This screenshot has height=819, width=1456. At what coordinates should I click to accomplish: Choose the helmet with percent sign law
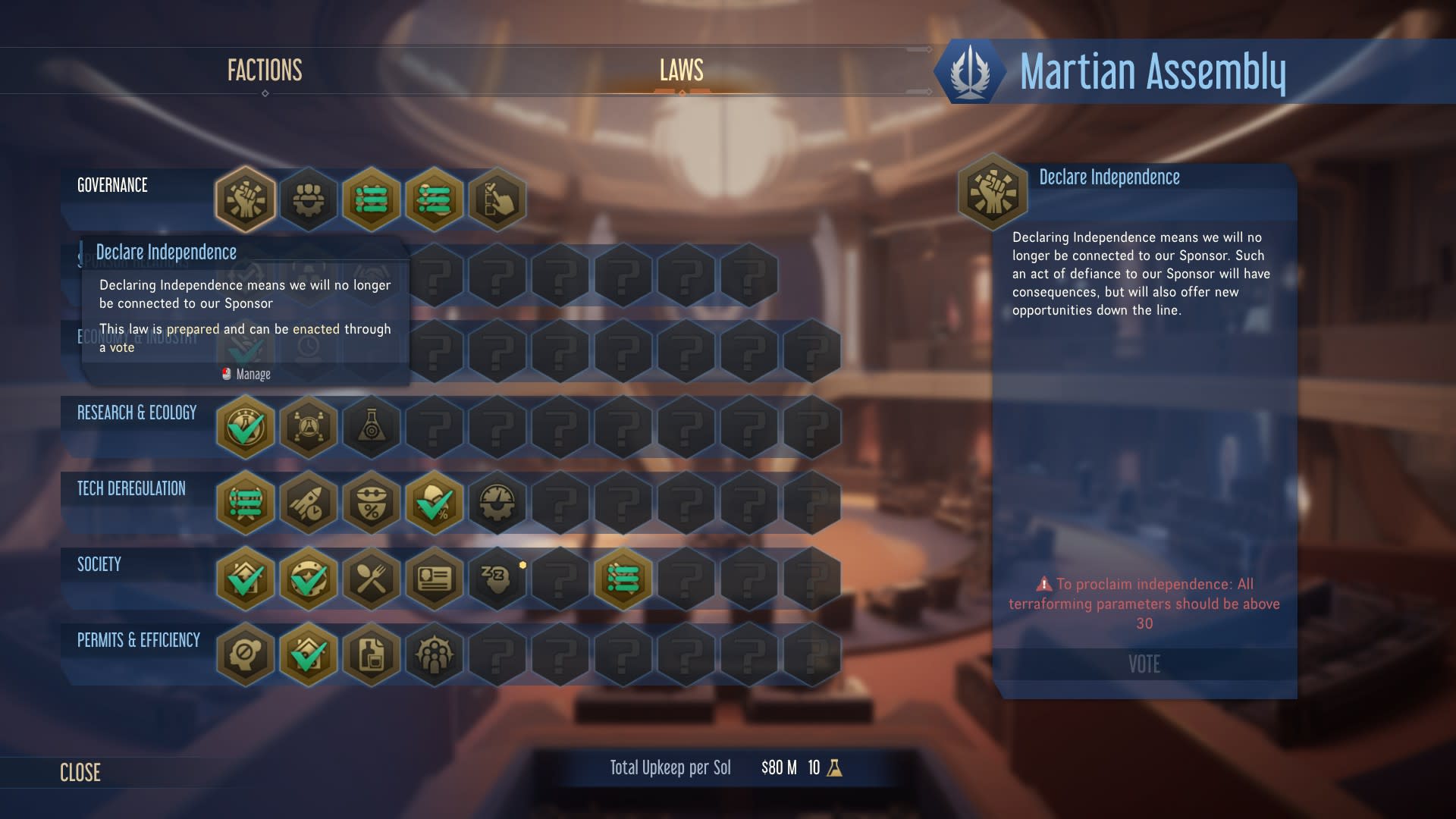371,503
